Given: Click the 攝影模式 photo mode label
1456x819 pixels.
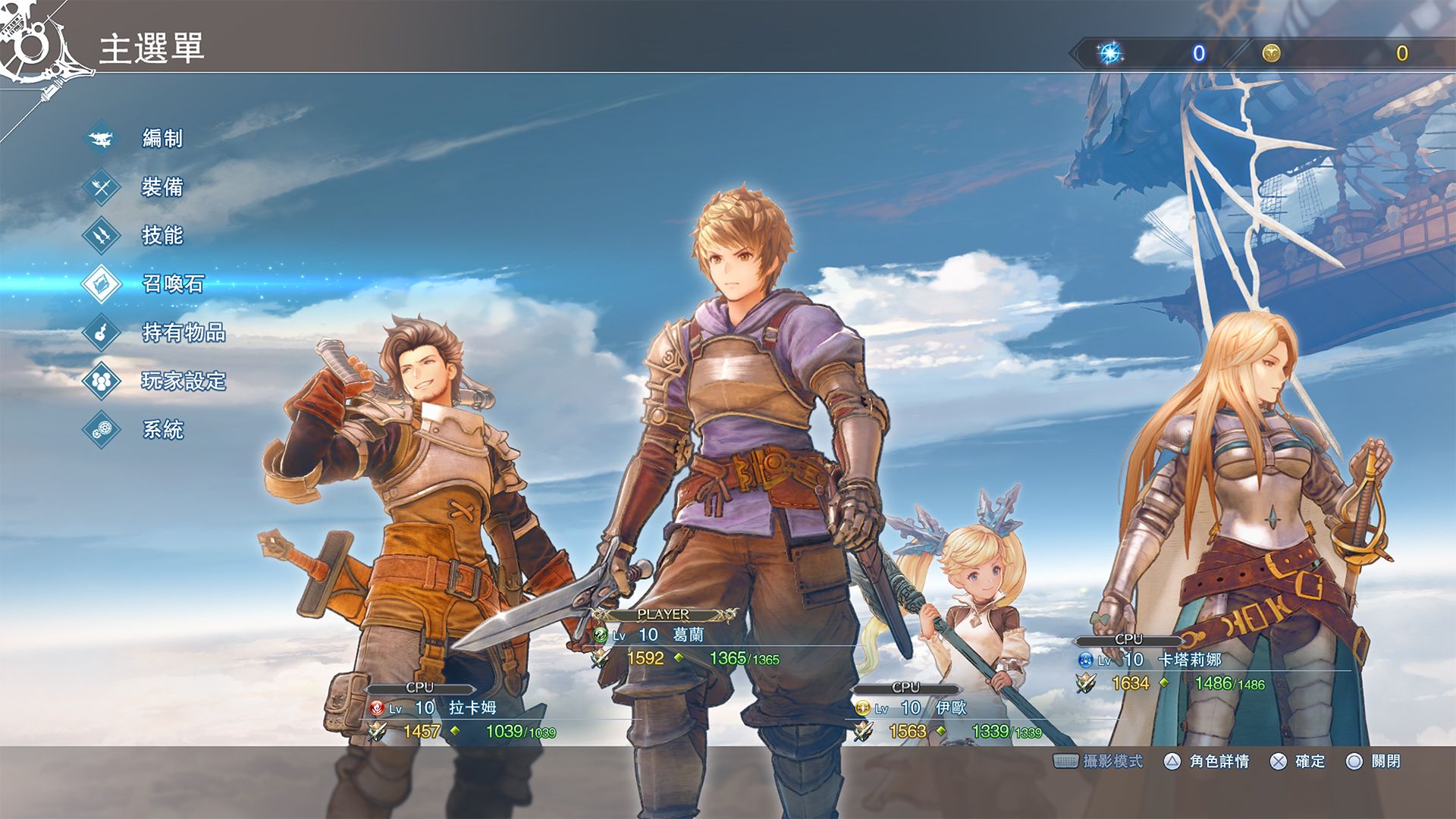Looking at the screenshot, I should coord(1112,761).
